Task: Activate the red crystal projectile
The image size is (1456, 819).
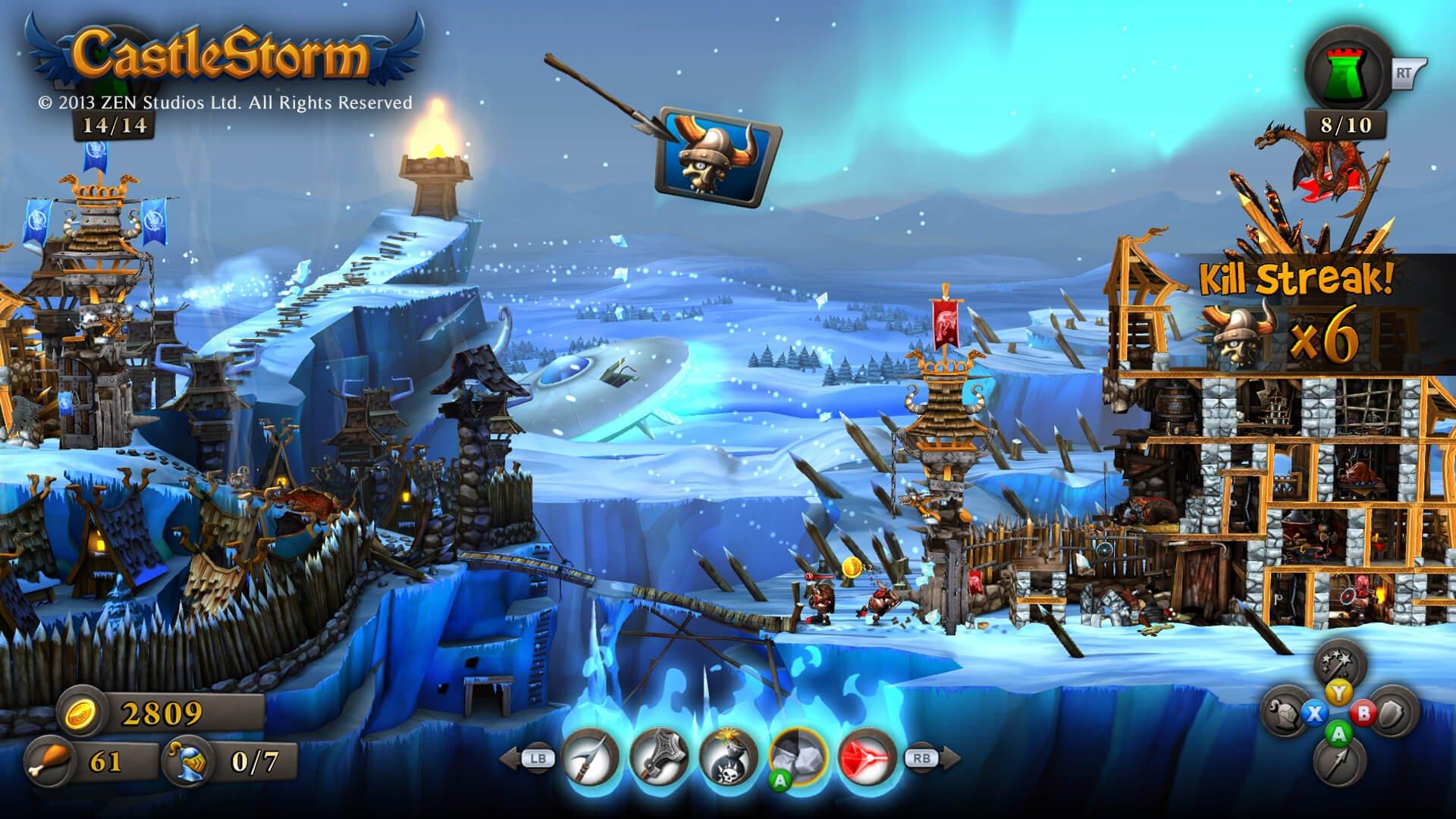Action: coord(867,757)
